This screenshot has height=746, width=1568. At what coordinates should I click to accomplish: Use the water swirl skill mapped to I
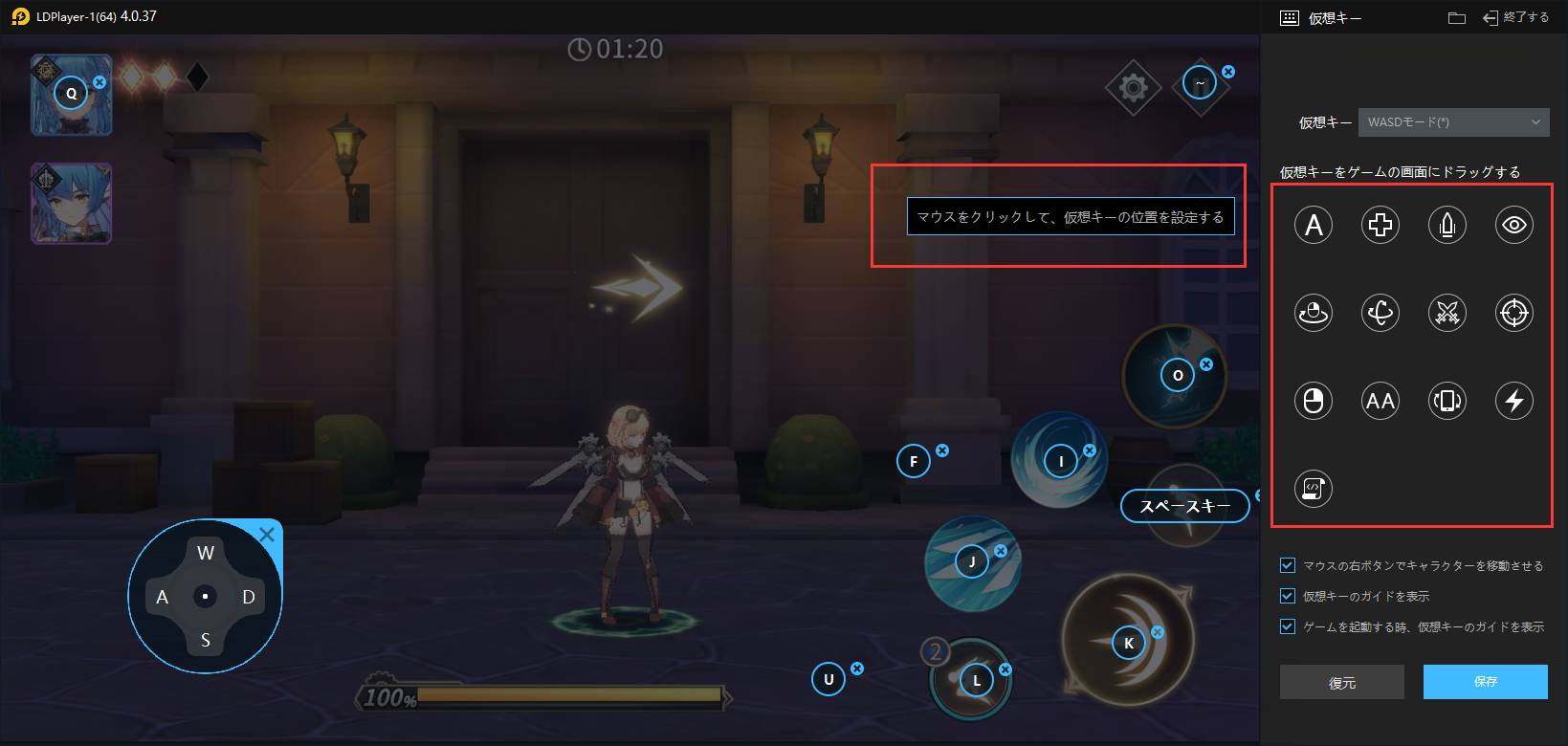(x=1060, y=461)
